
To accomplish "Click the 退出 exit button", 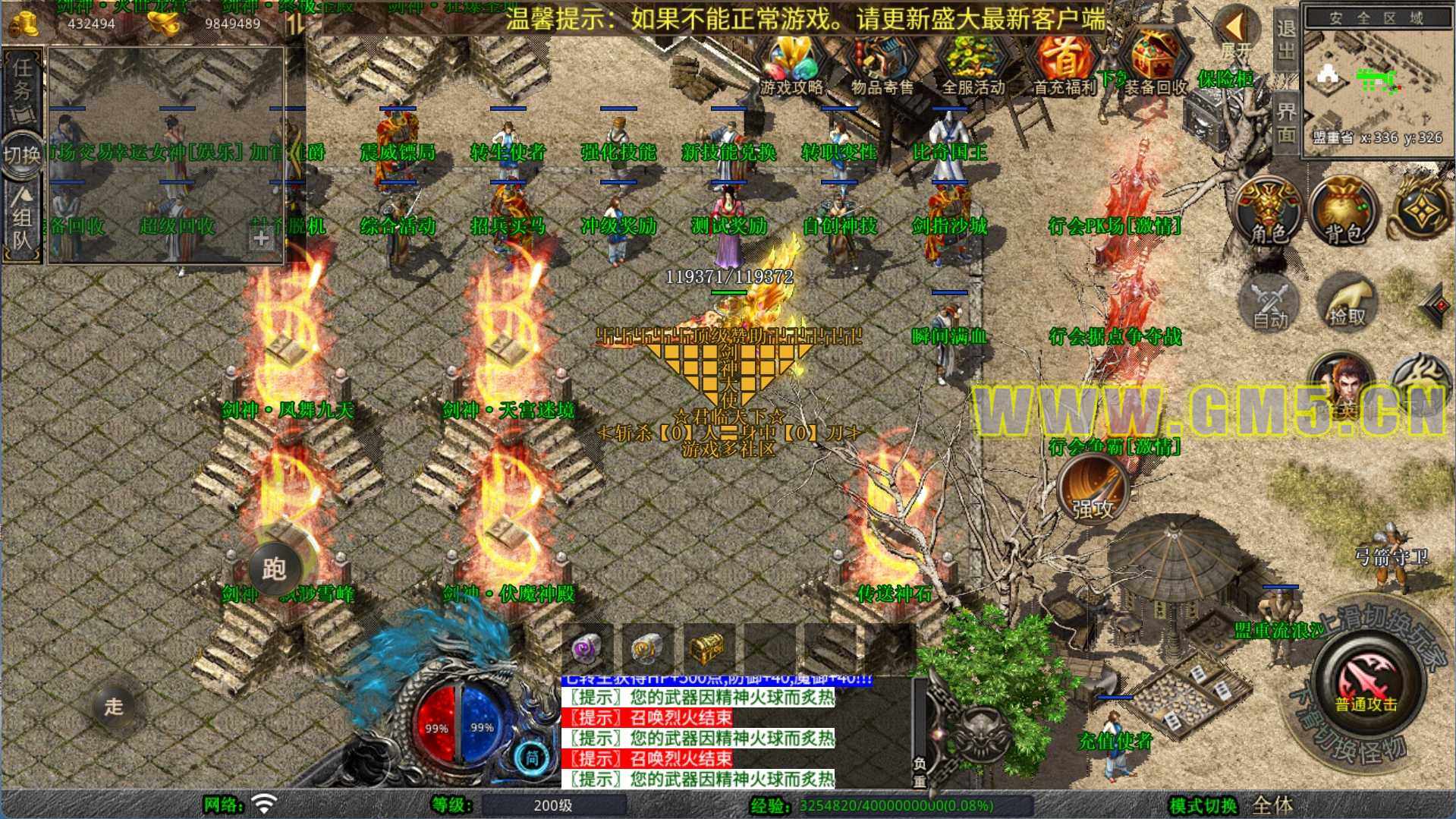I will [x=1286, y=39].
